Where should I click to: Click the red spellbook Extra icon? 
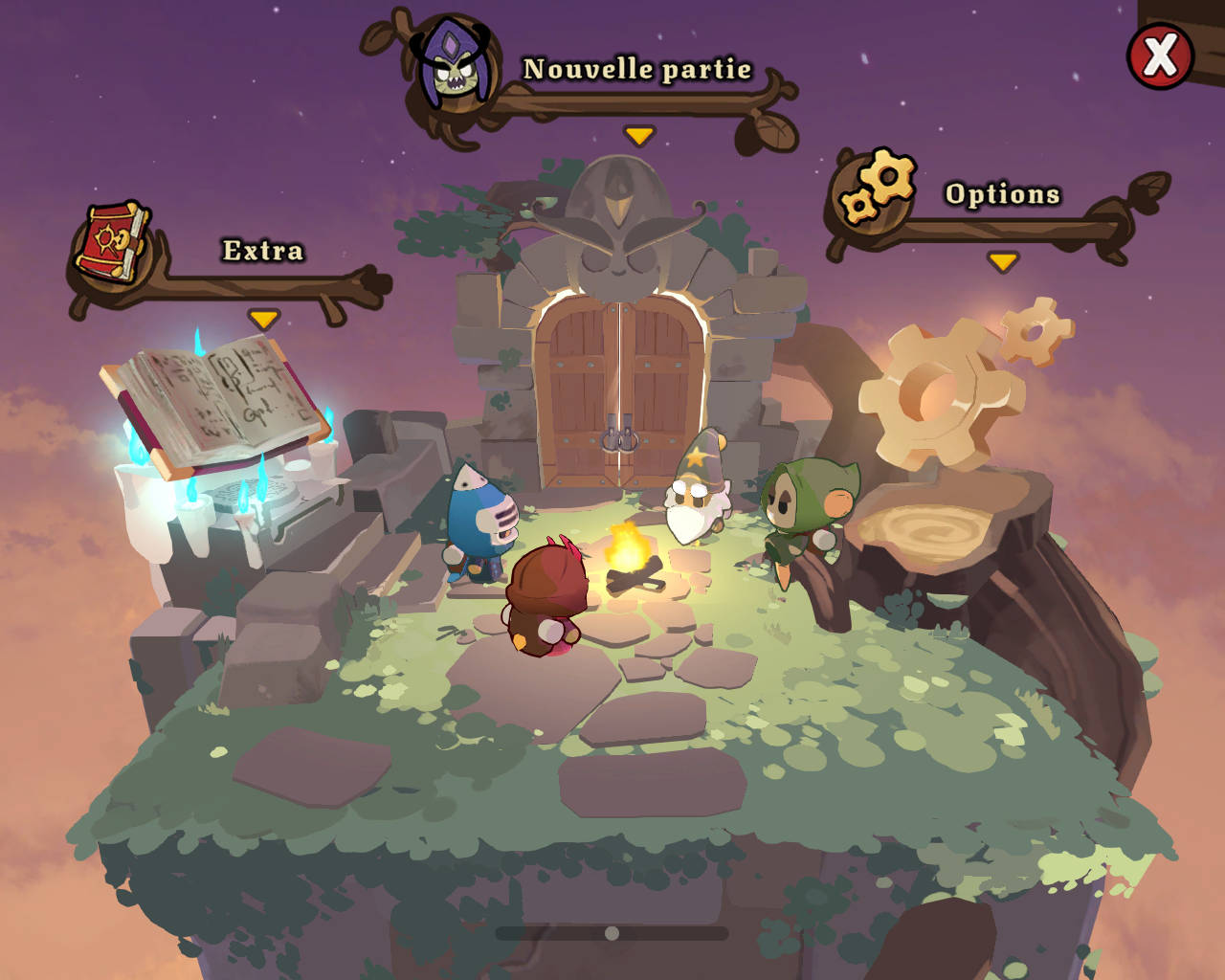(x=113, y=241)
